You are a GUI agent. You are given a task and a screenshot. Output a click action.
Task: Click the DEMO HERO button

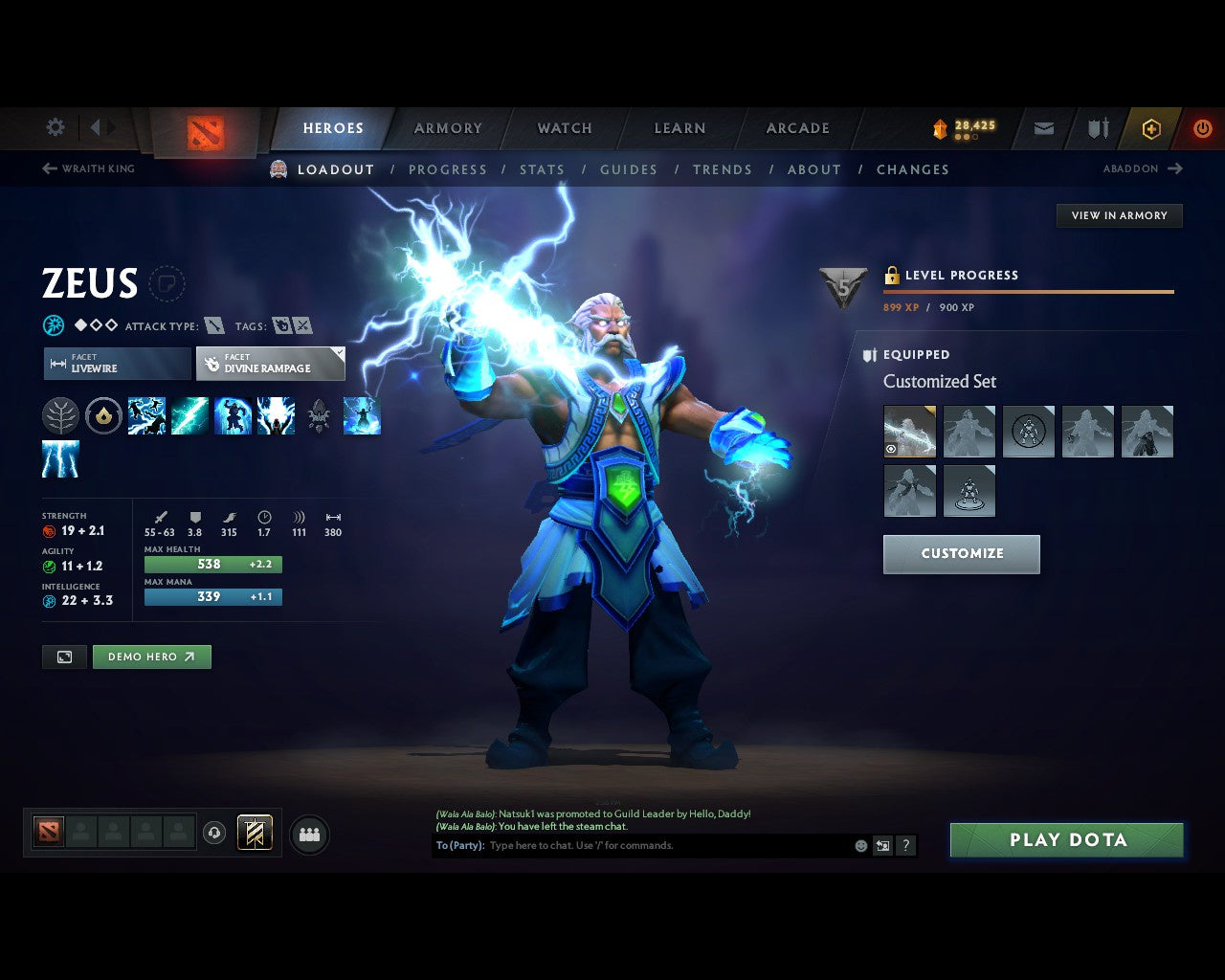(151, 657)
